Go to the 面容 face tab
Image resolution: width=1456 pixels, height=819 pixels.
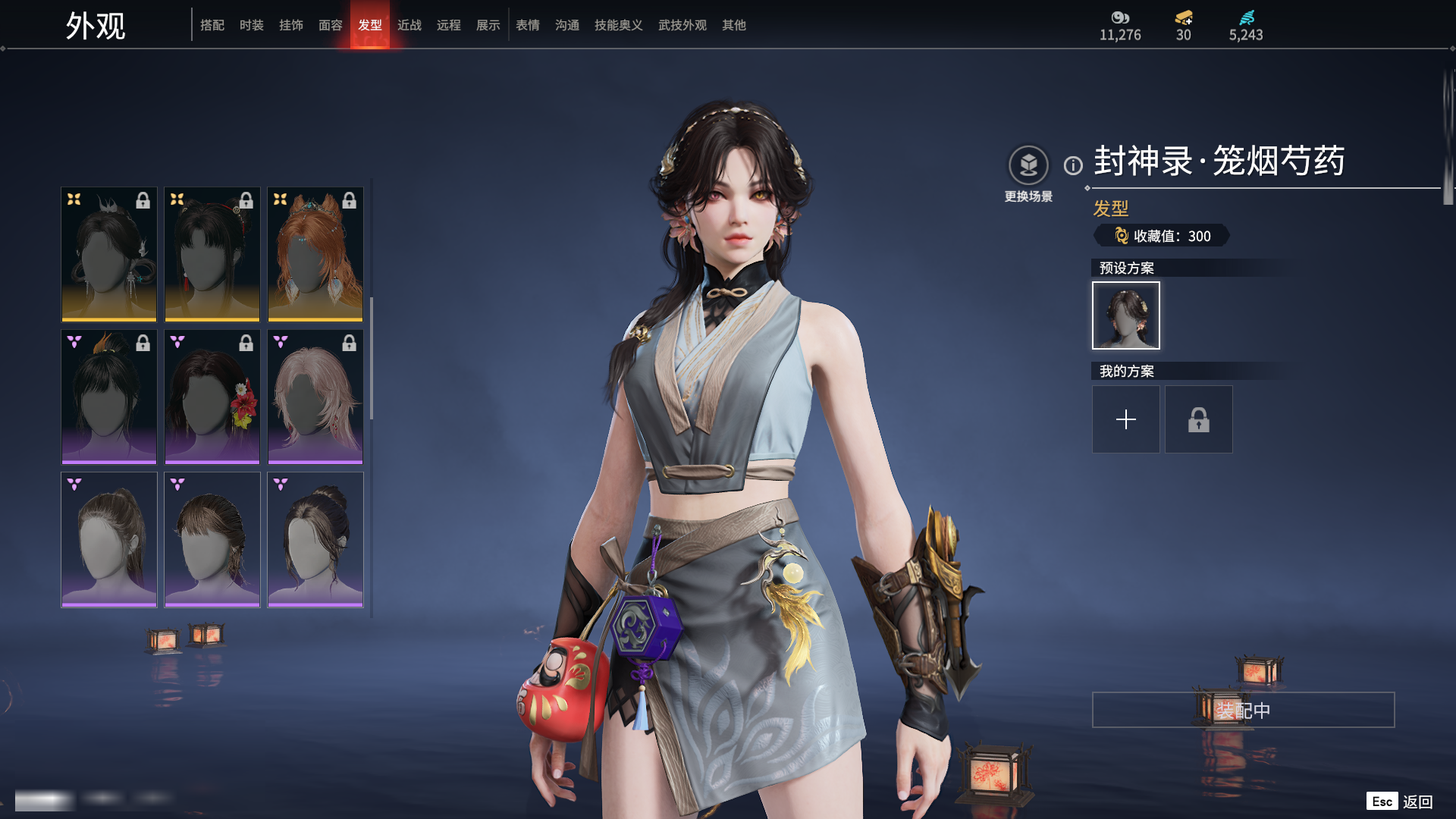click(x=331, y=25)
